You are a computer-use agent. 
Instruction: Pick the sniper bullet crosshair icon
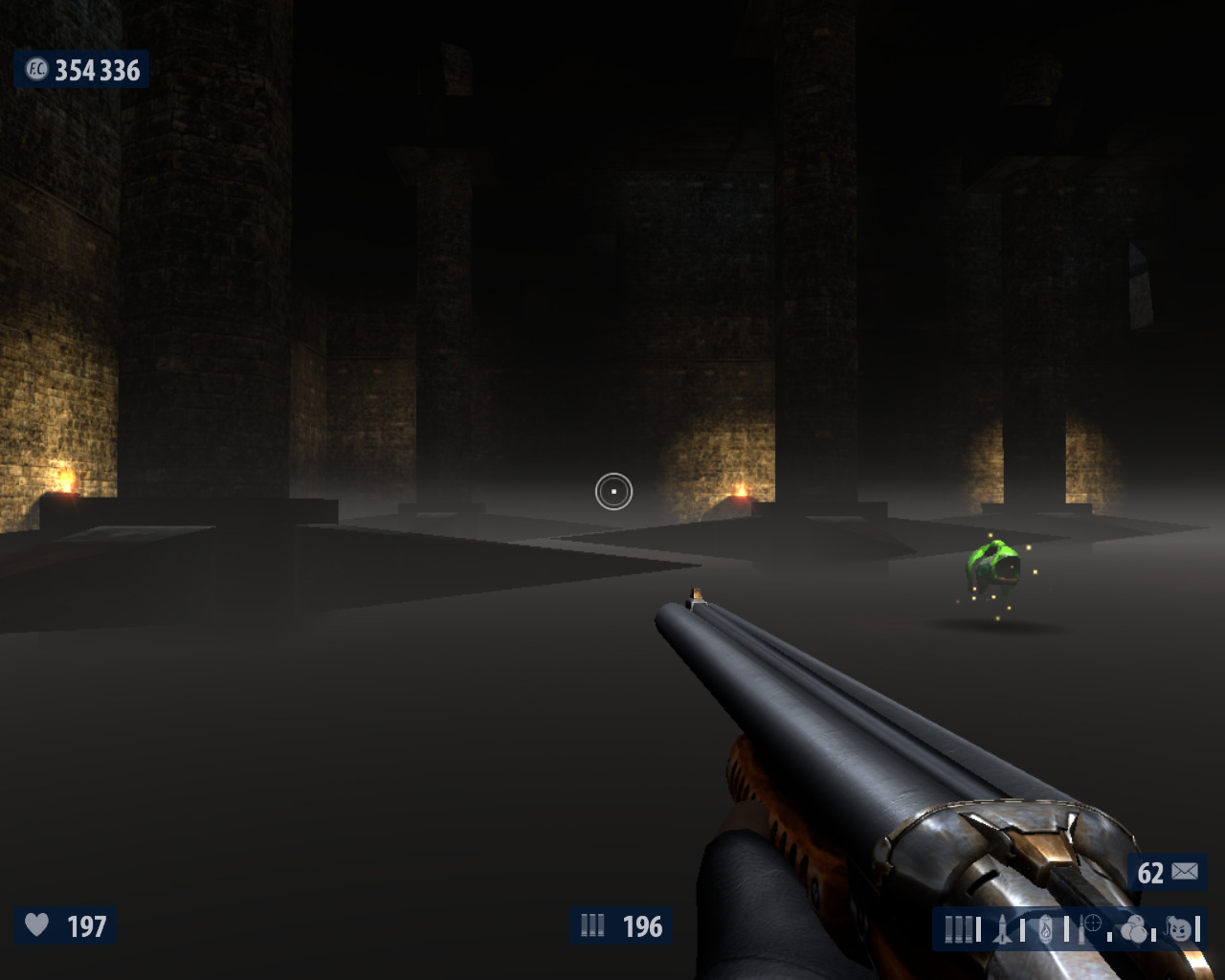pyautogui.click(x=1091, y=925)
